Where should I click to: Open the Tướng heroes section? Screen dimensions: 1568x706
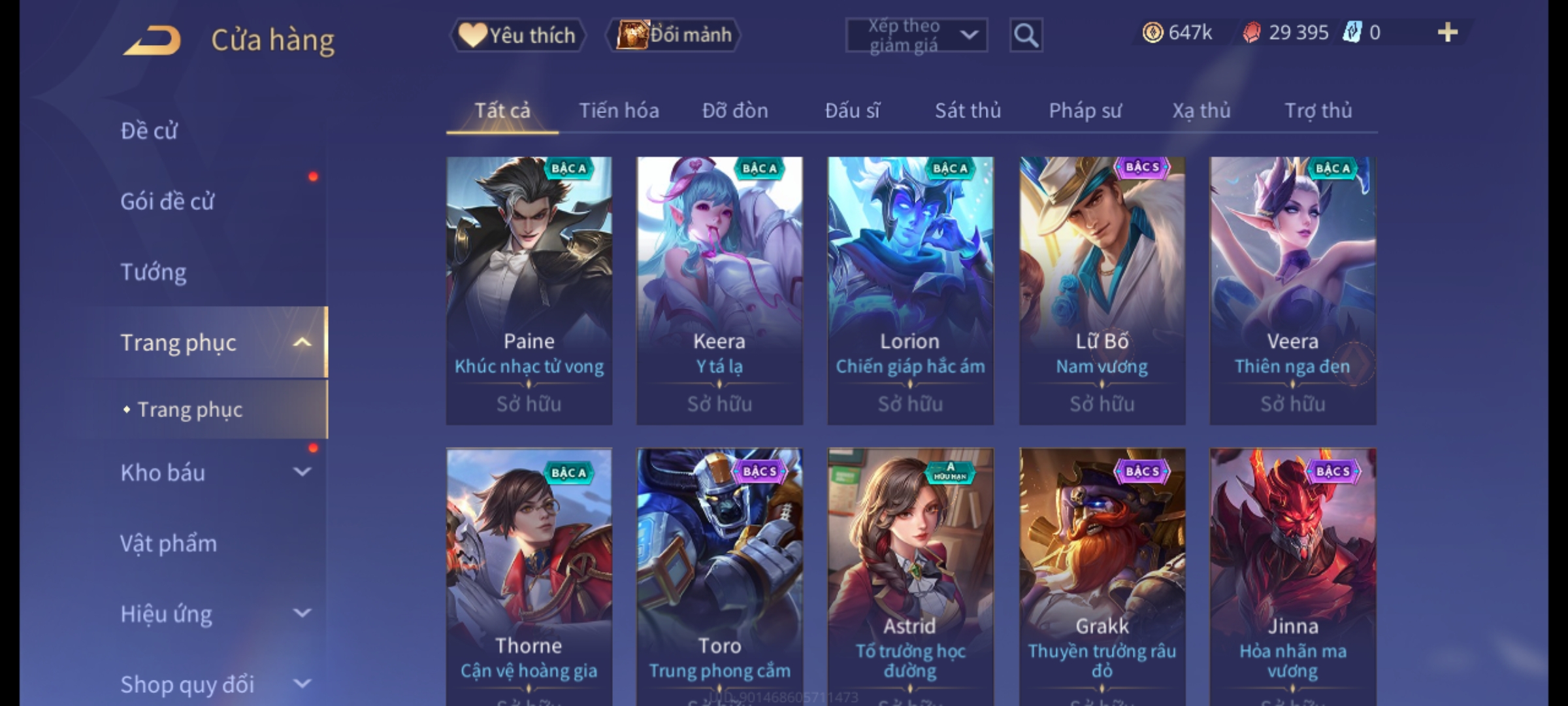tap(154, 272)
